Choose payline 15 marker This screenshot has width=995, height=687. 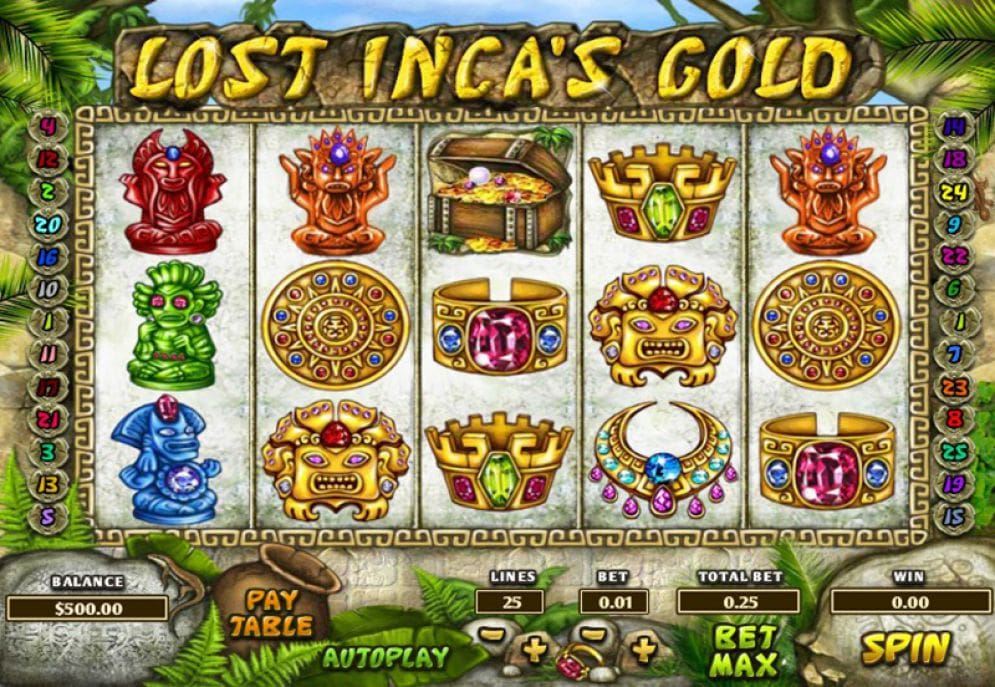click(x=953, y=516)
